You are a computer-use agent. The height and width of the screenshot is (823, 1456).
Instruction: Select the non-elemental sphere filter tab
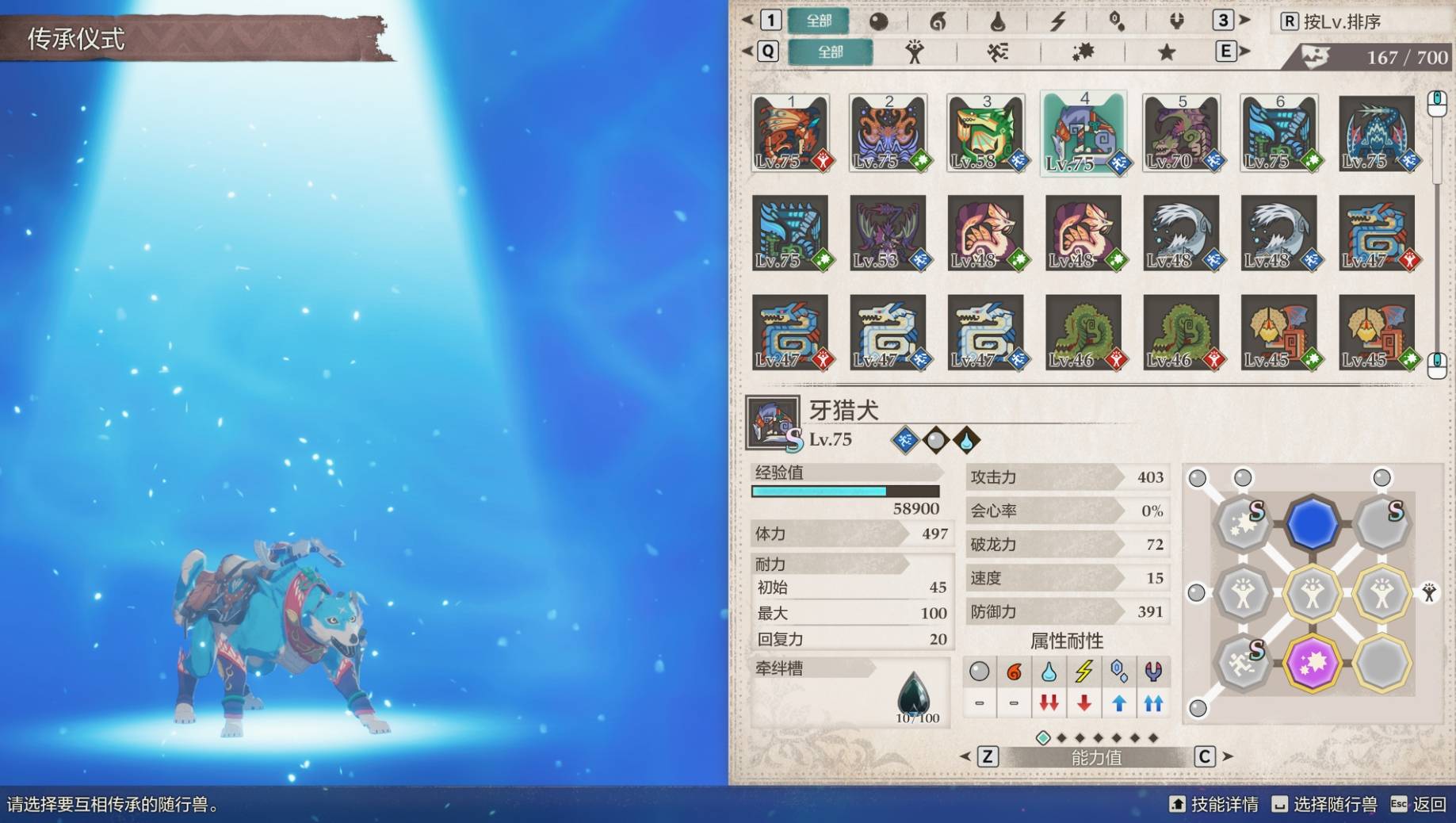(878, 21)
